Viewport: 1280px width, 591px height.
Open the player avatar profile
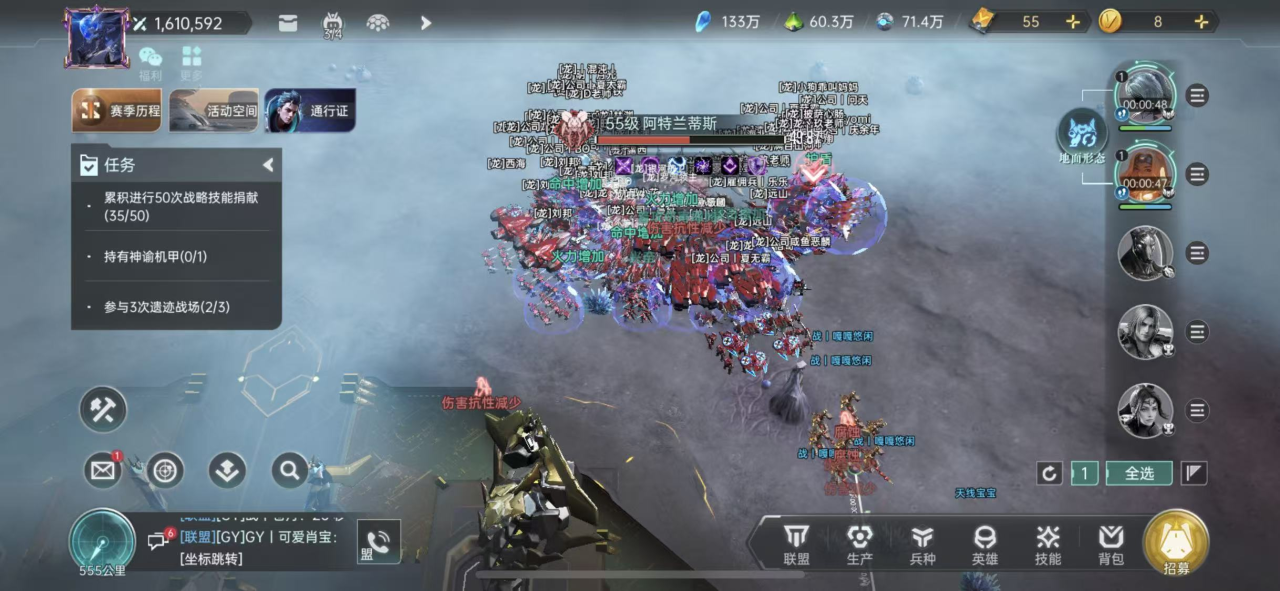[x=97, y=37]
